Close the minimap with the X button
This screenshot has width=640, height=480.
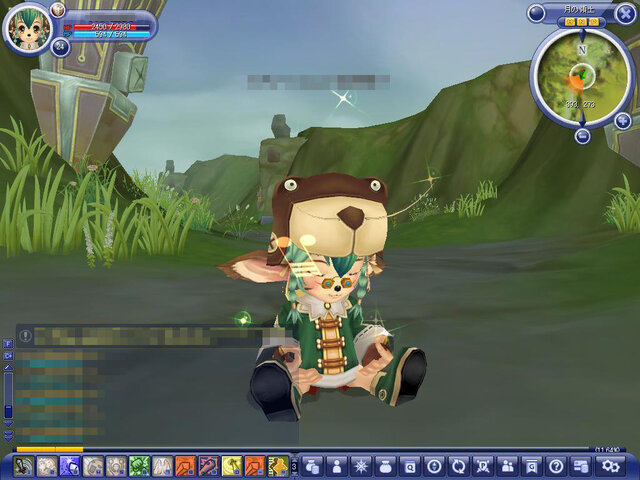point(625,13)
